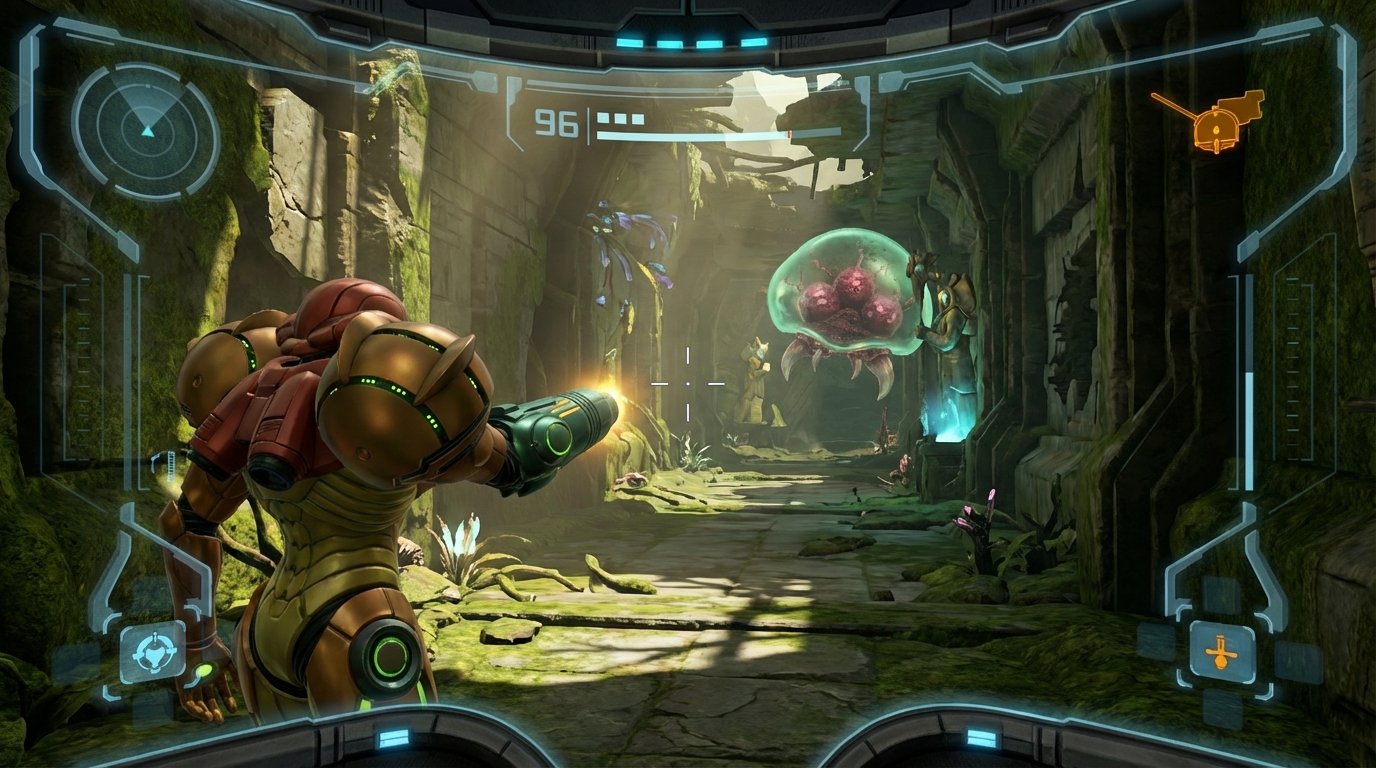Click the orange Power Beam icon

point(1221,652)
